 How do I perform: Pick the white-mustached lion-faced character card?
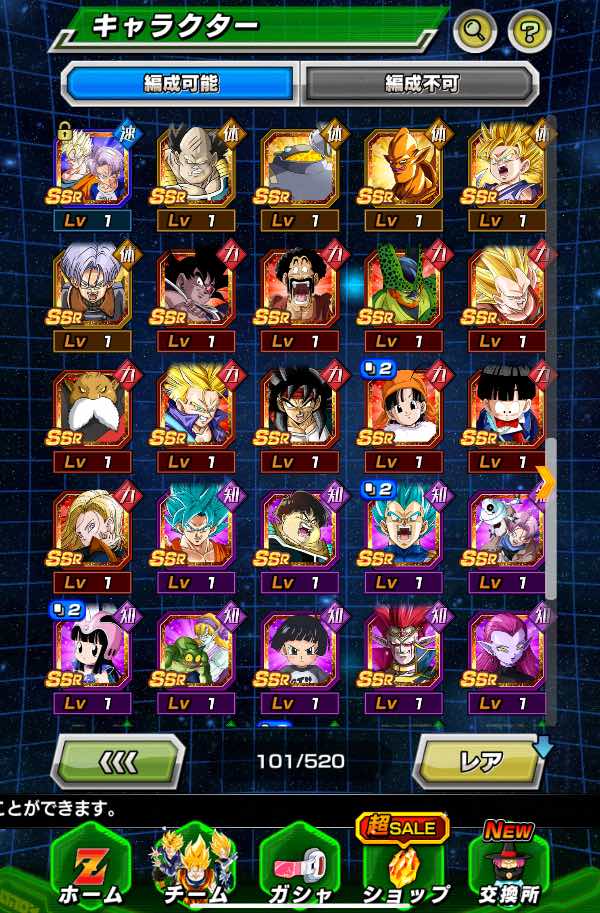point(91,408)
